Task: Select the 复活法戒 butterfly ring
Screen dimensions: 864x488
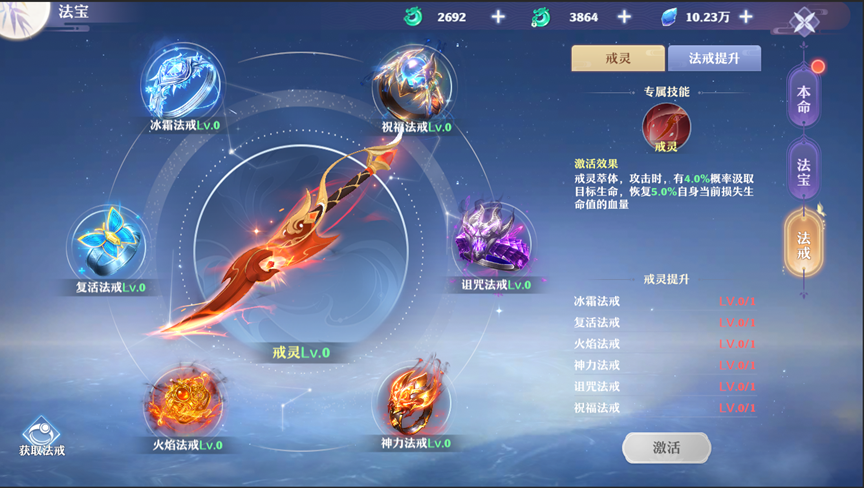Action: 108,245
